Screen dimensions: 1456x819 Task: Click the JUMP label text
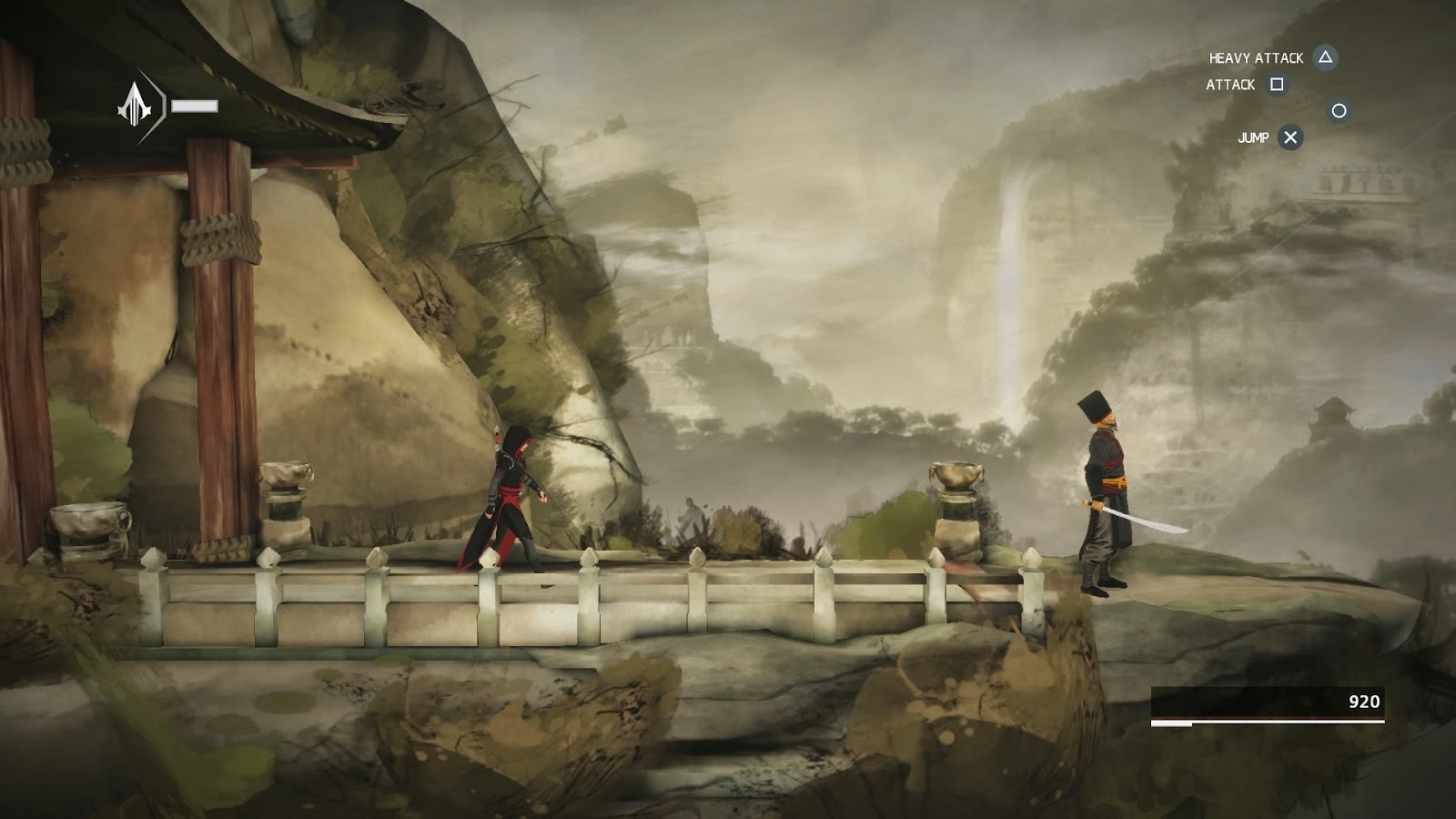[x=1254, y=139]
